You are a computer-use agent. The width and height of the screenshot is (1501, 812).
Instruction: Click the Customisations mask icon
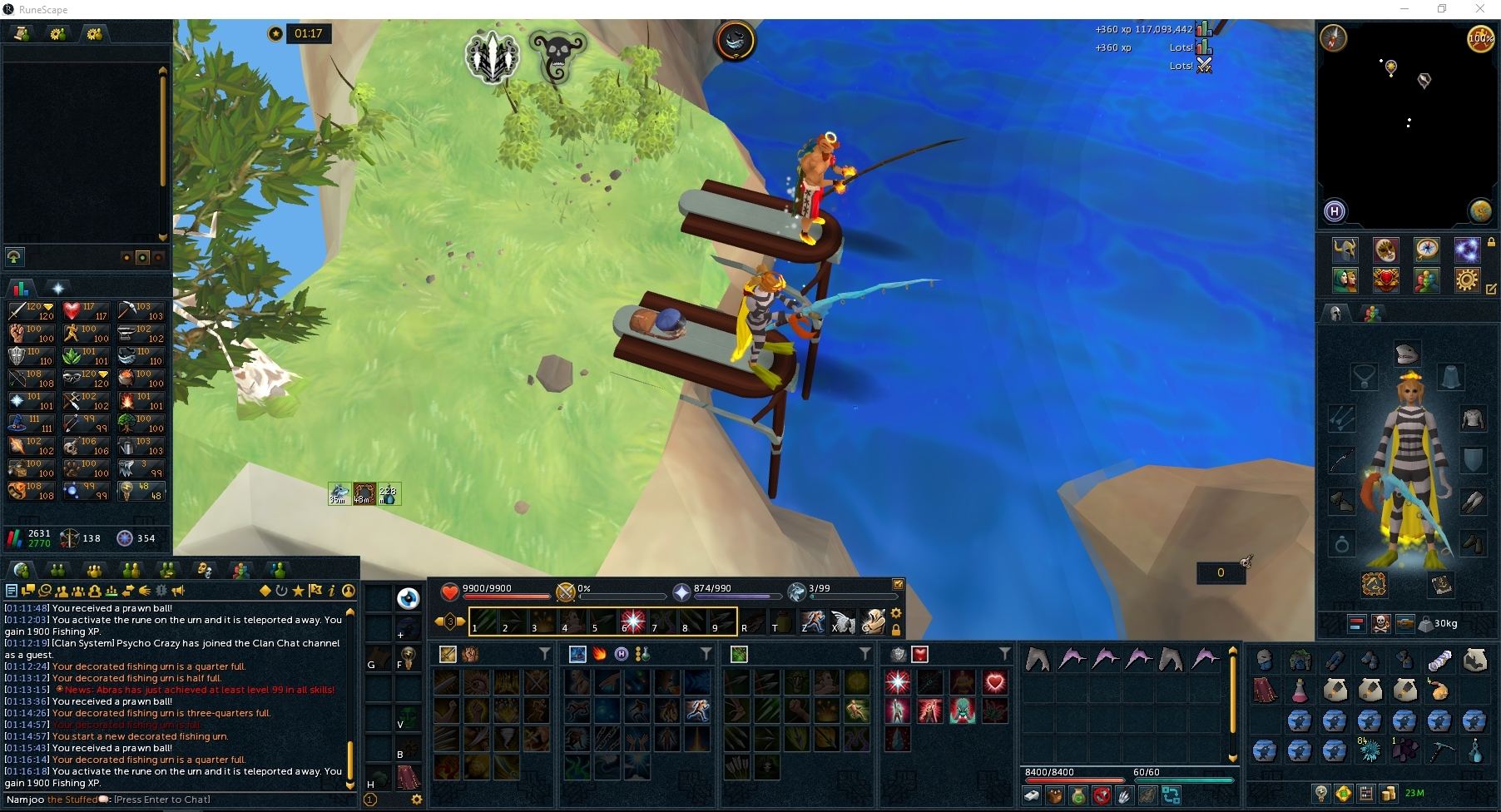[x=1386, y=250]
